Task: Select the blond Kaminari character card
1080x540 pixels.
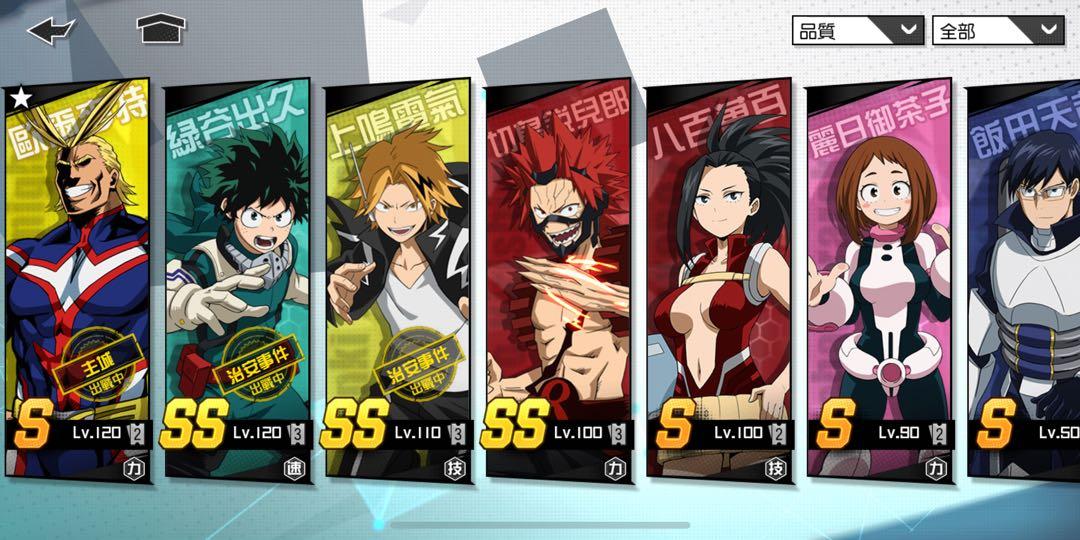Action: click(398, 280)
